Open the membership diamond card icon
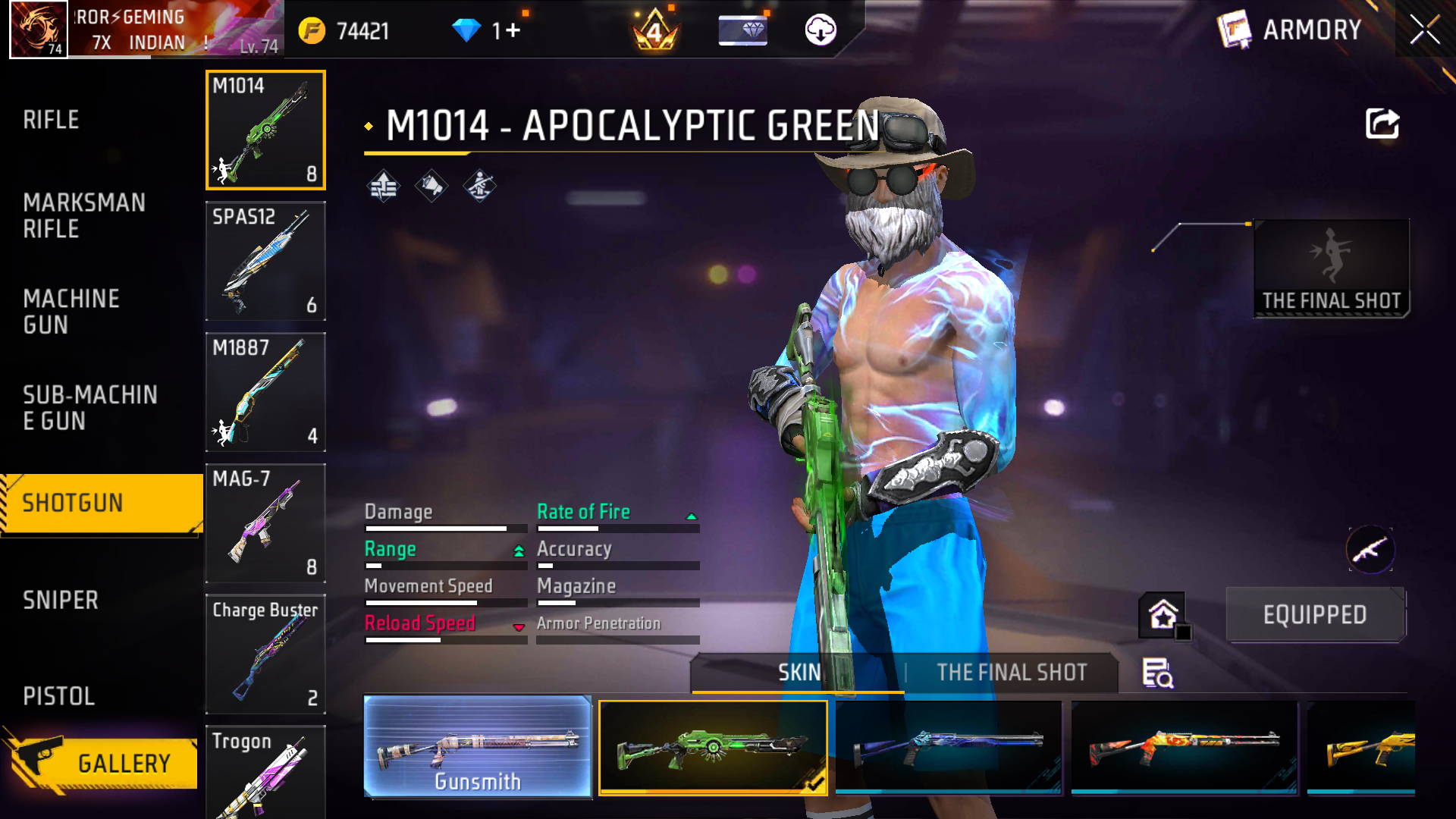 coord(742,29)
